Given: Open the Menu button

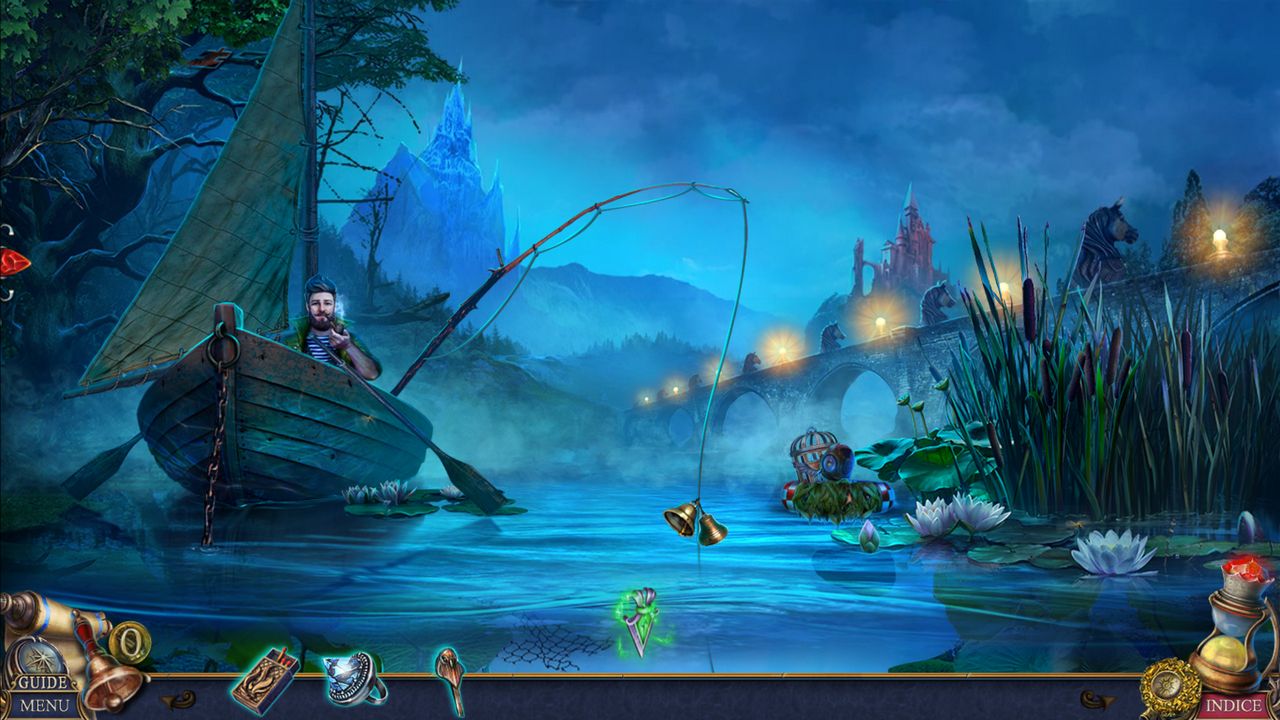Looking at the screenshot, I should tap(43, 706).
